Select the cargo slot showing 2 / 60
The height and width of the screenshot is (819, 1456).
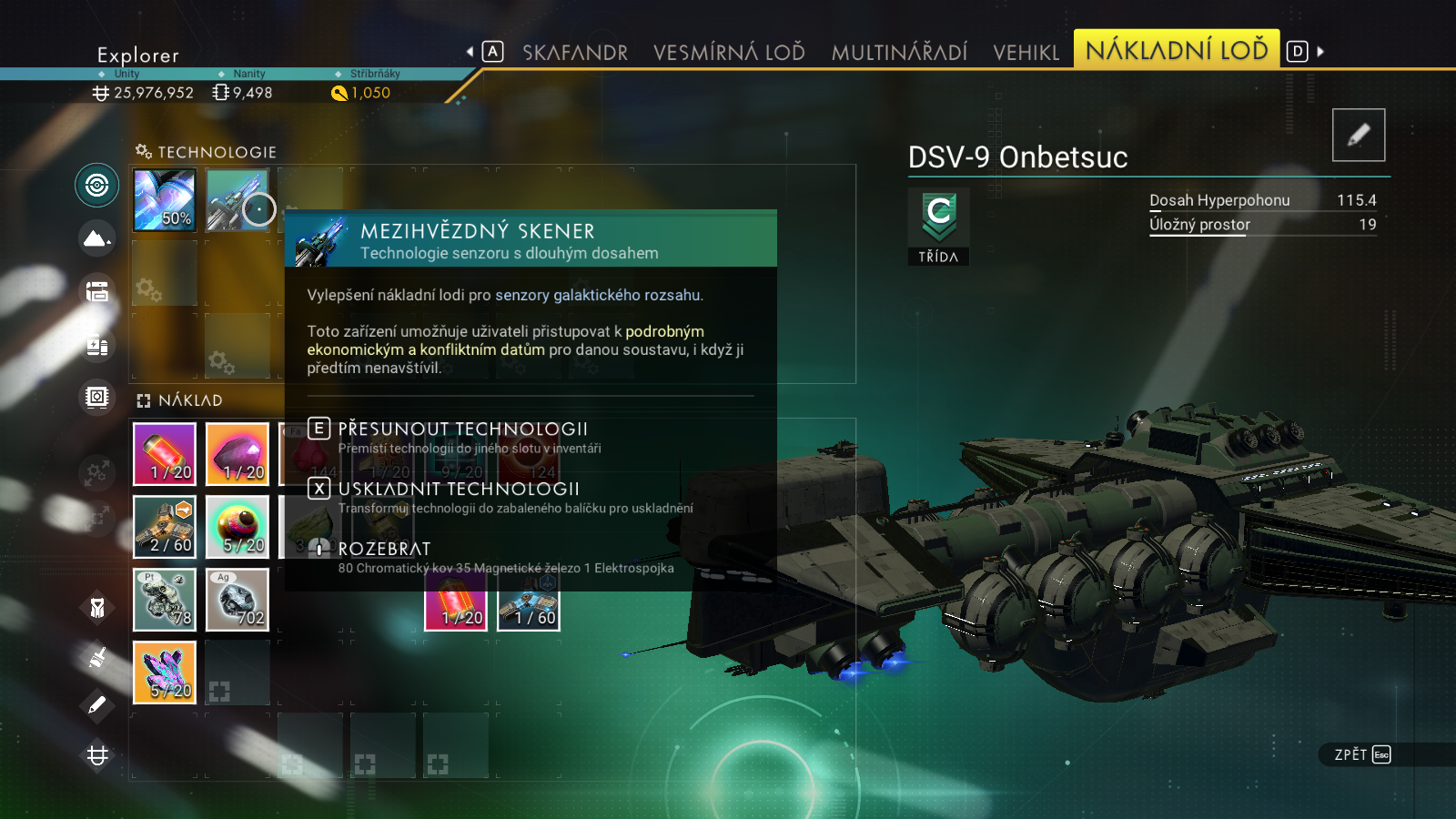pos(165,527)
